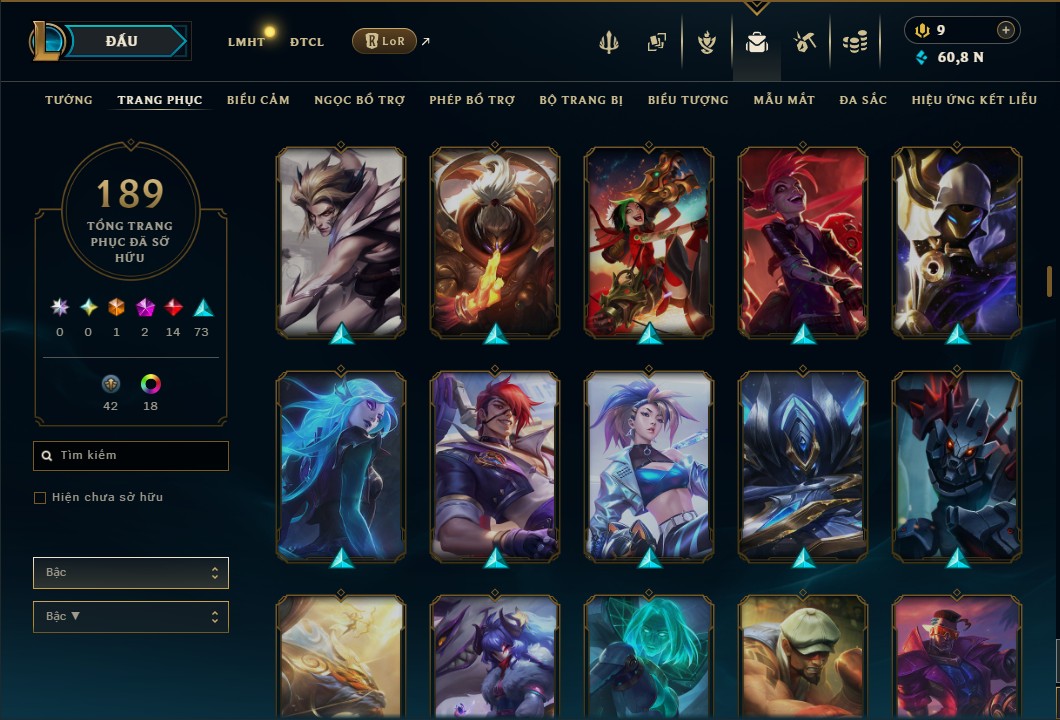Open the ĐA SẮC tab
Image resolution: width=1060 pixels, height=720 pixels.
coord(863,100)
